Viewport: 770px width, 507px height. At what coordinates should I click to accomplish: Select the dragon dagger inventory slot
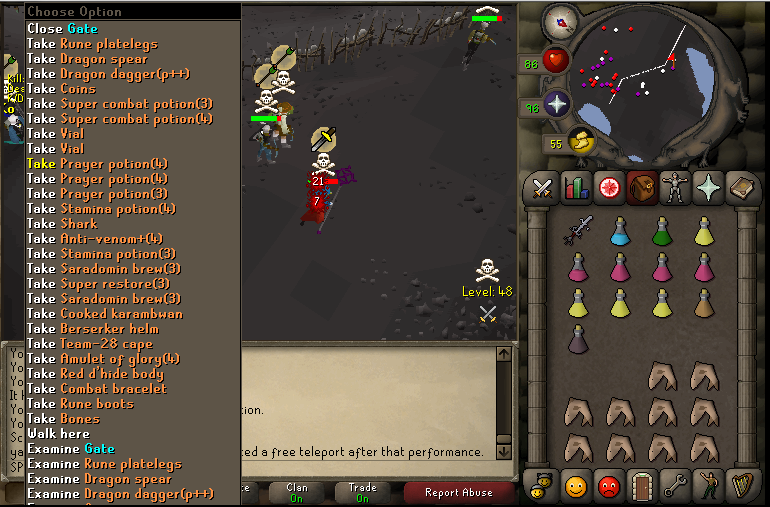[x=578, y=230]
